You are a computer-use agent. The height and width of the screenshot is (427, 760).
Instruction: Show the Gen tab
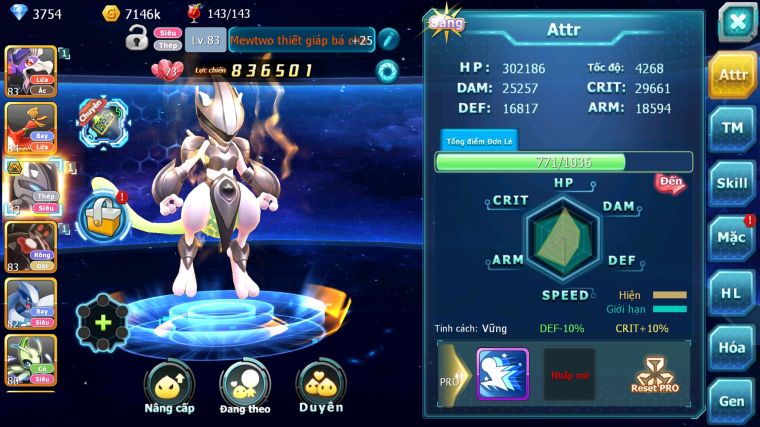pyautogui.click(x=732, y=401)
